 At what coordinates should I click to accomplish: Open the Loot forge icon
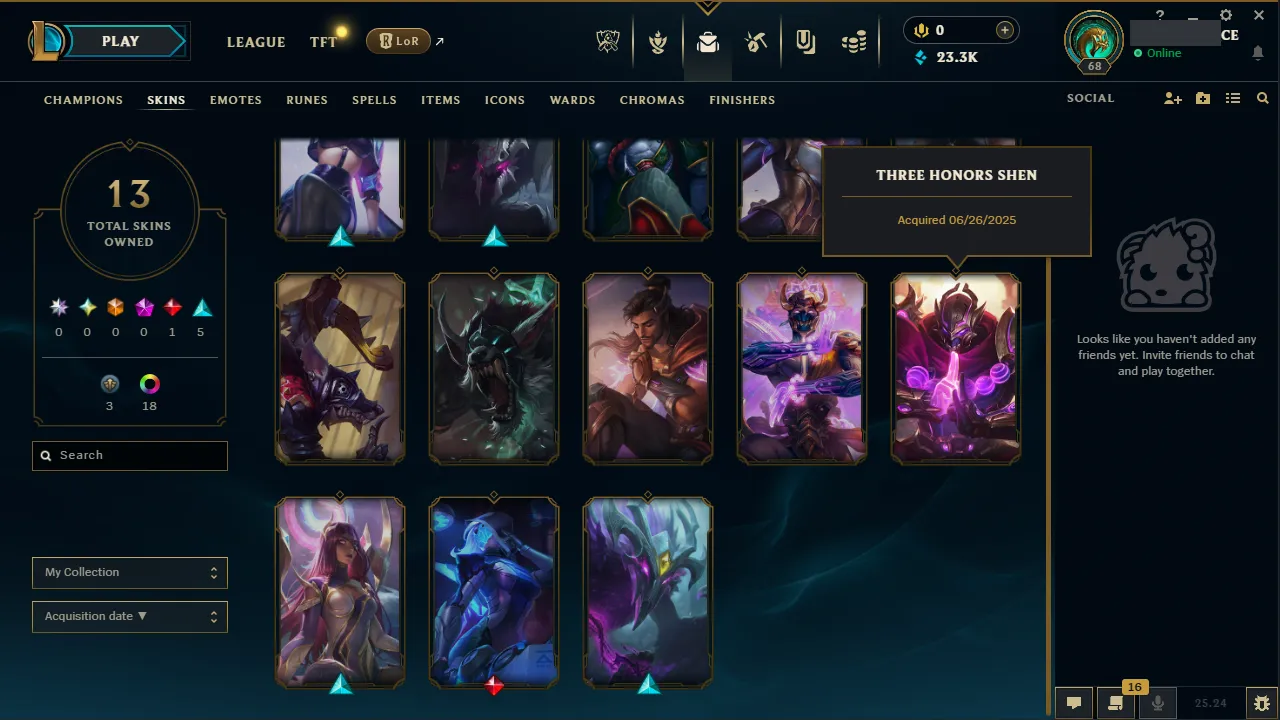(756, 41)
